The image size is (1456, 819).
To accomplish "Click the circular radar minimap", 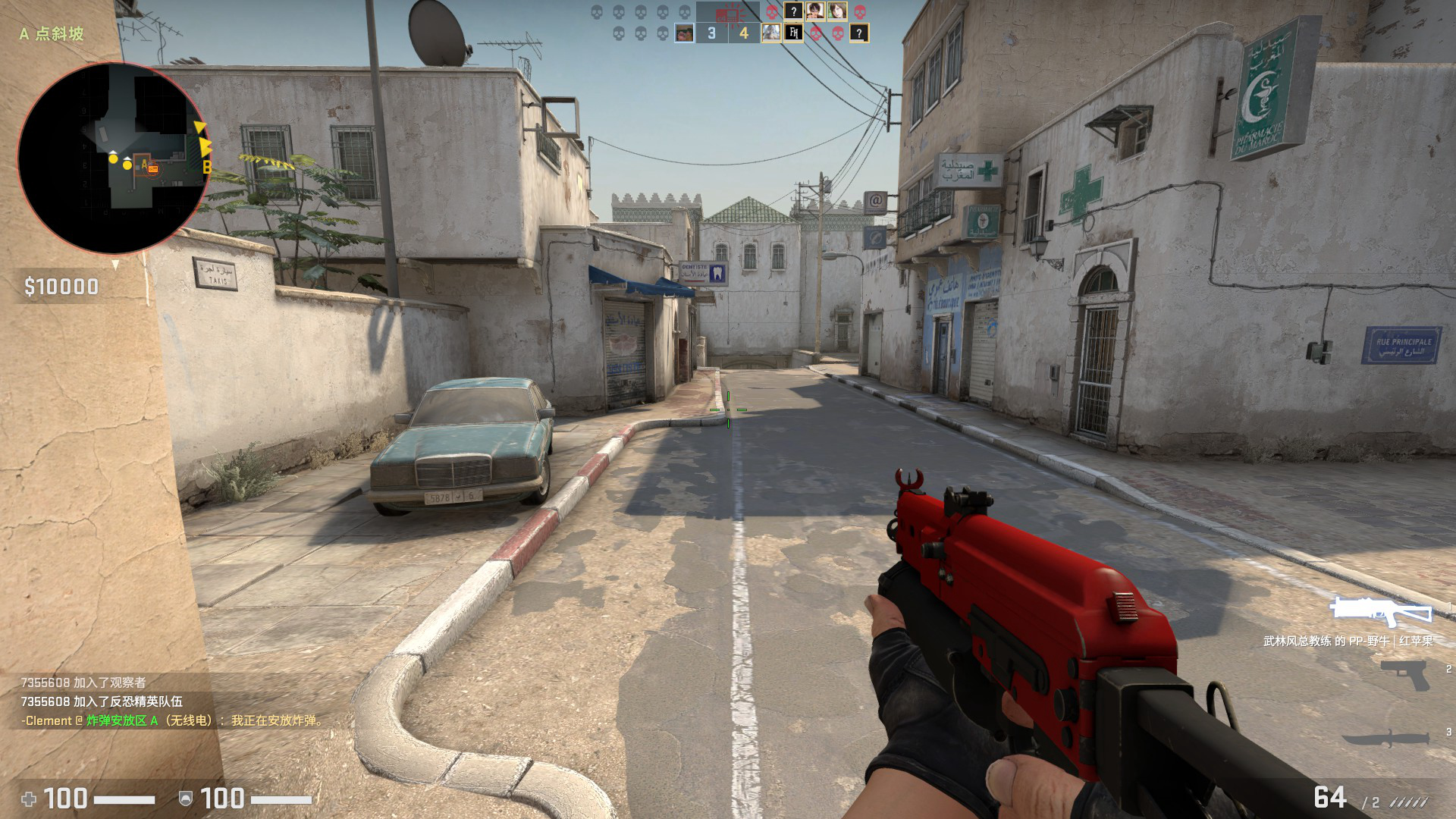I will (114, 158).
